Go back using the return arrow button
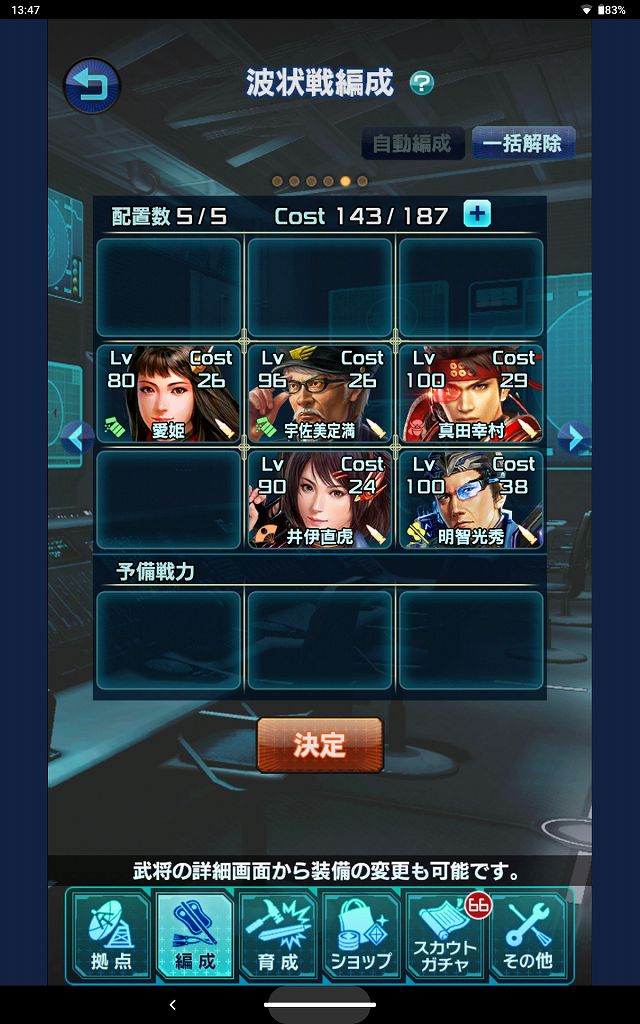 pyautogui.click(x=92, y=86)
